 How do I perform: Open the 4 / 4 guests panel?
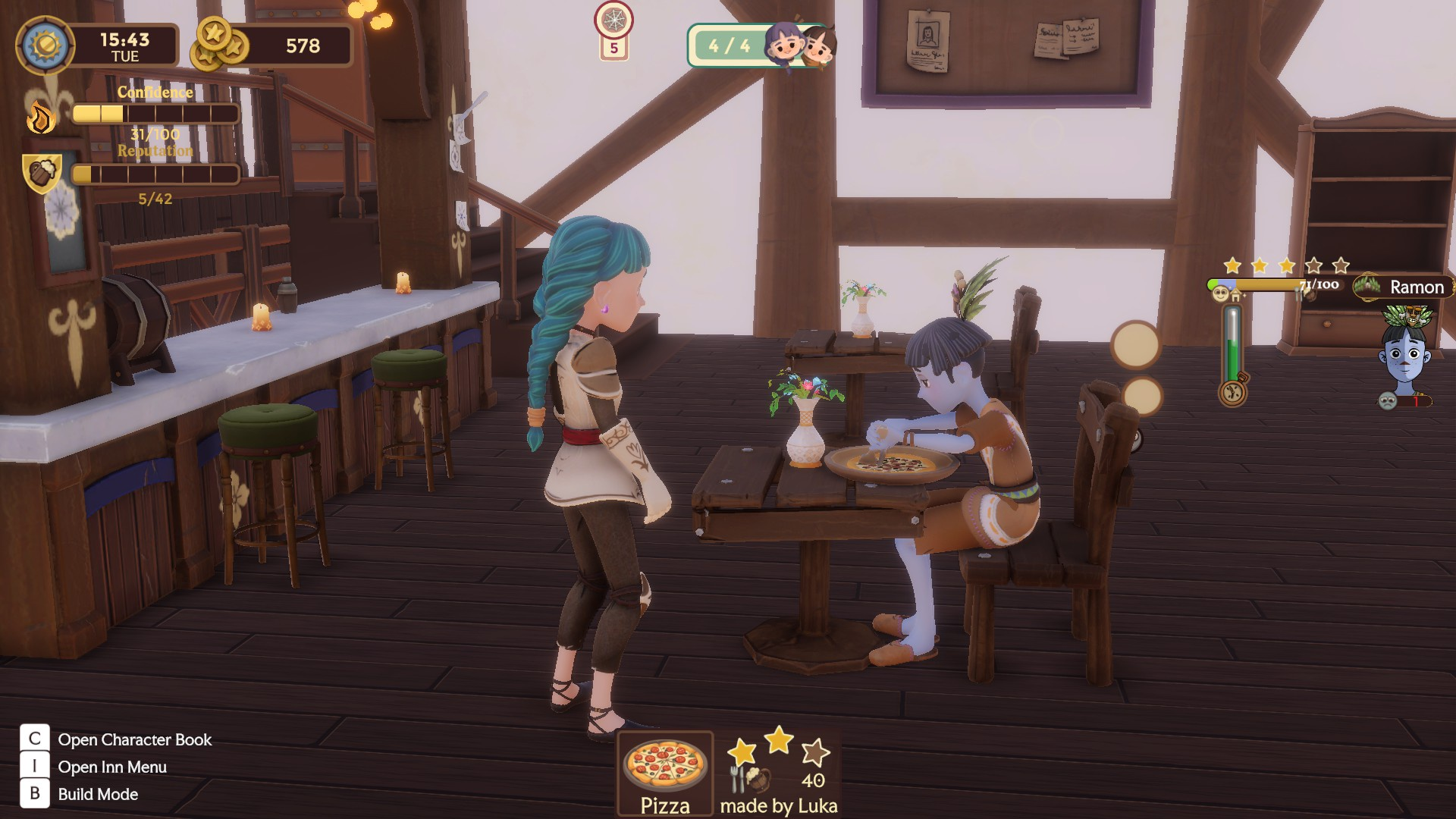(760, 45)
